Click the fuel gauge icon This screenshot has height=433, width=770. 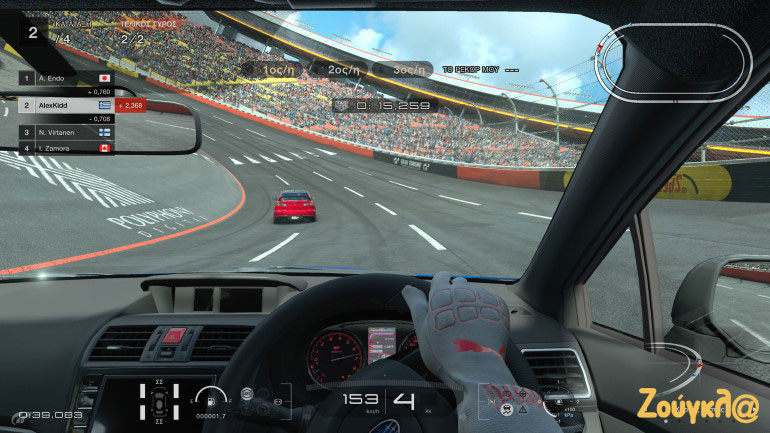point(205,397)
